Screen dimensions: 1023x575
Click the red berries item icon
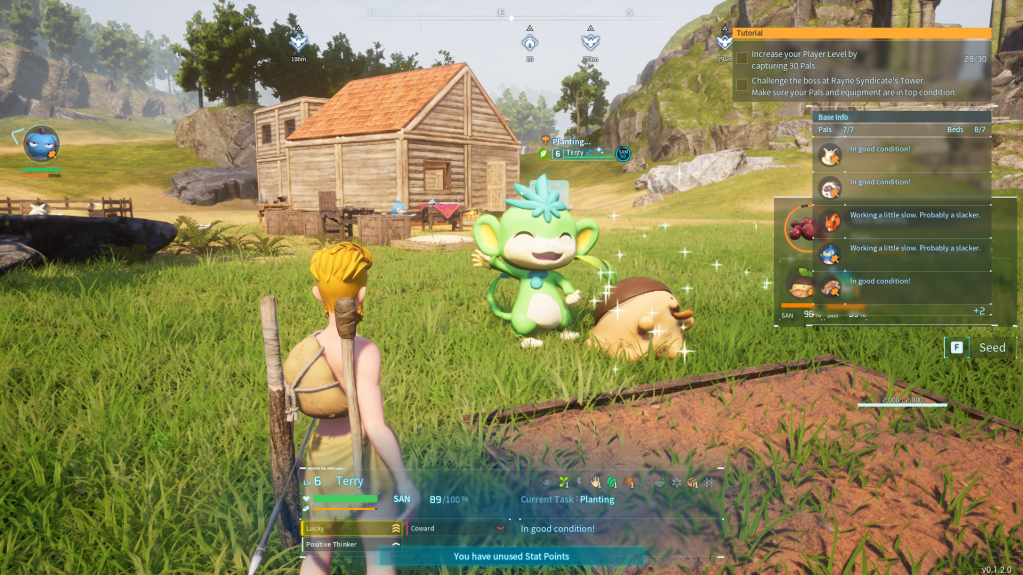point(802,229)
